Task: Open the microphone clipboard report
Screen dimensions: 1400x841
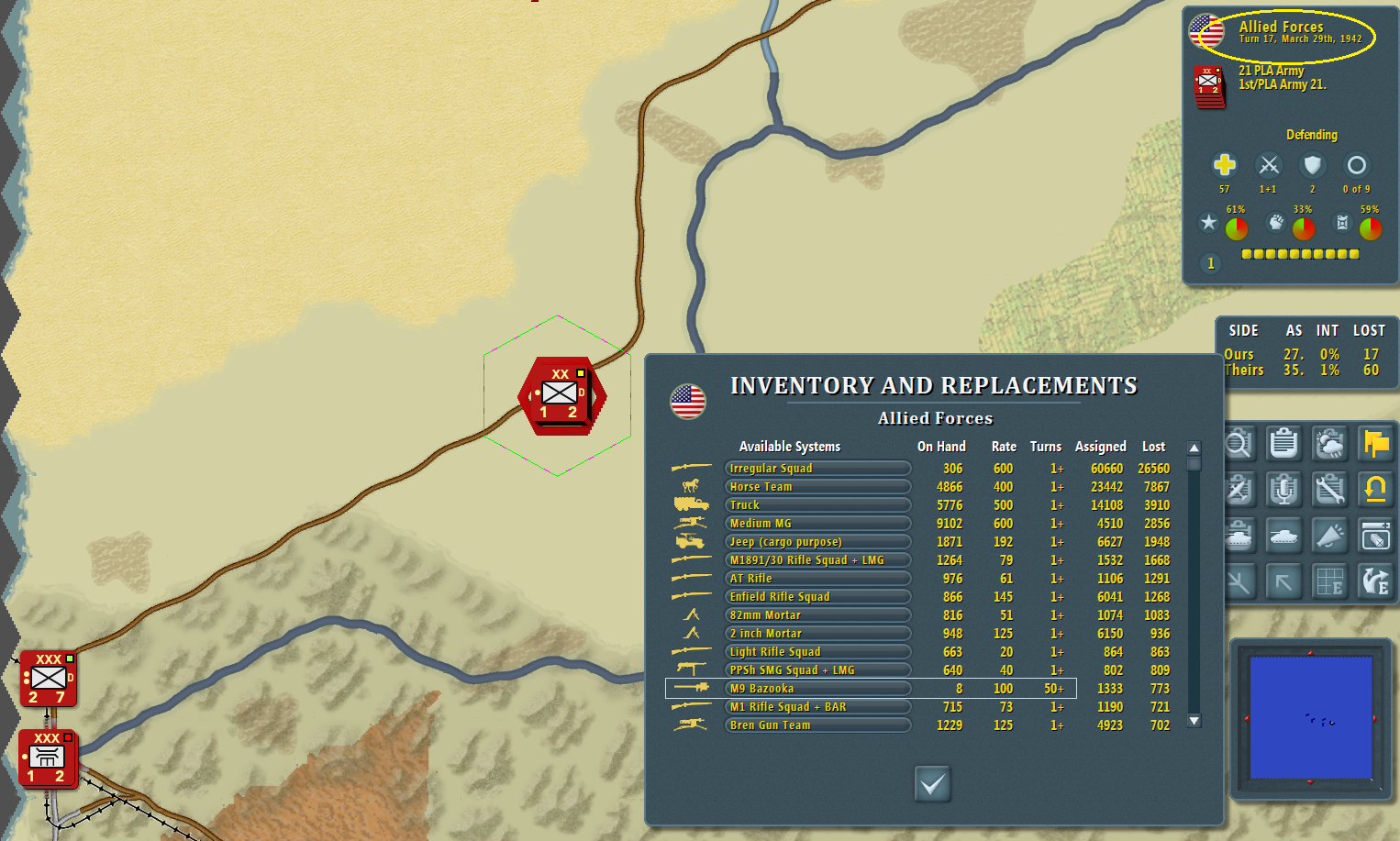Action: (x=1283, y=490)
